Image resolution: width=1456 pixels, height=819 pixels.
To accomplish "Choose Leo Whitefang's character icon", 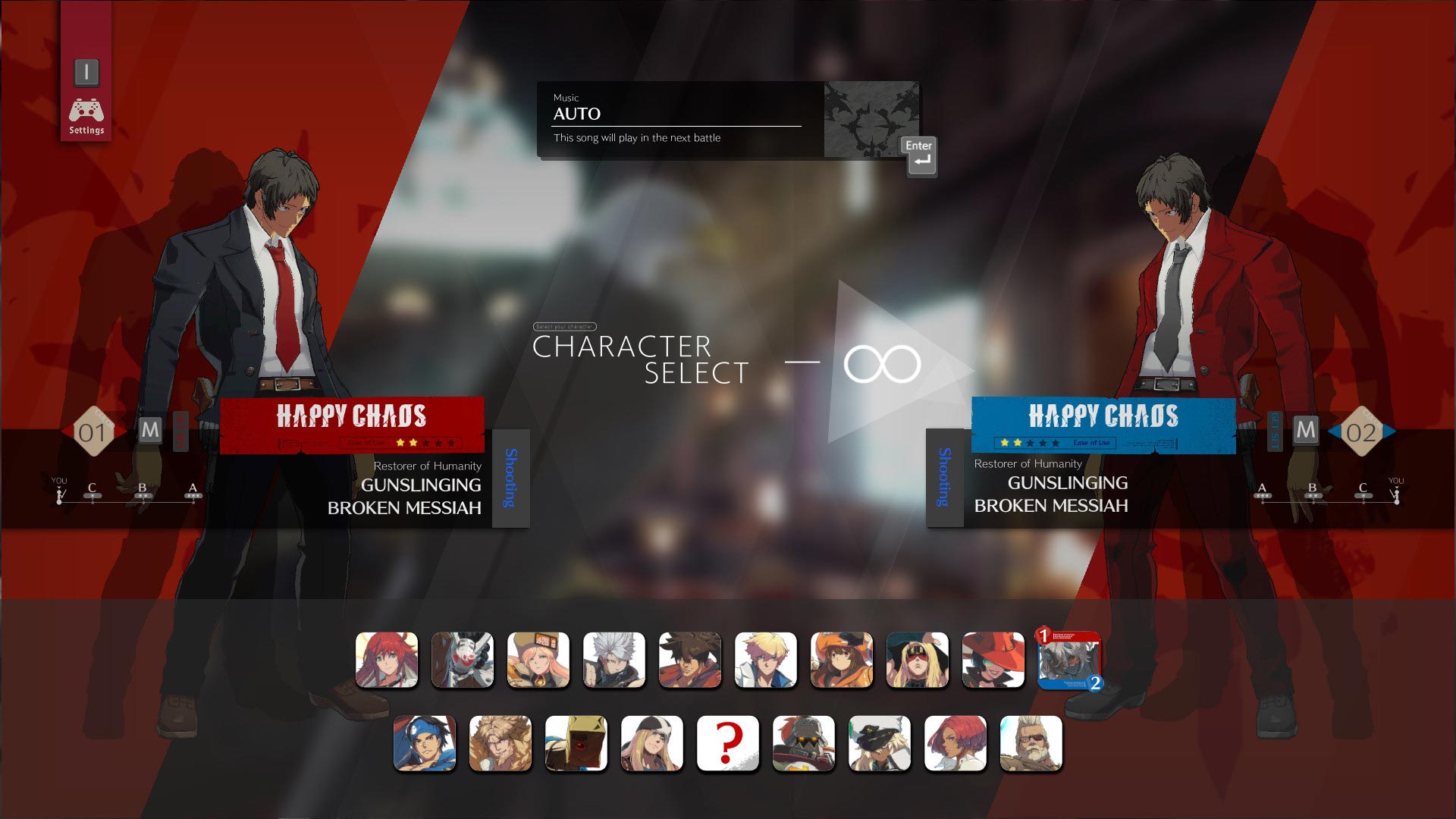I will coord(500,743).
